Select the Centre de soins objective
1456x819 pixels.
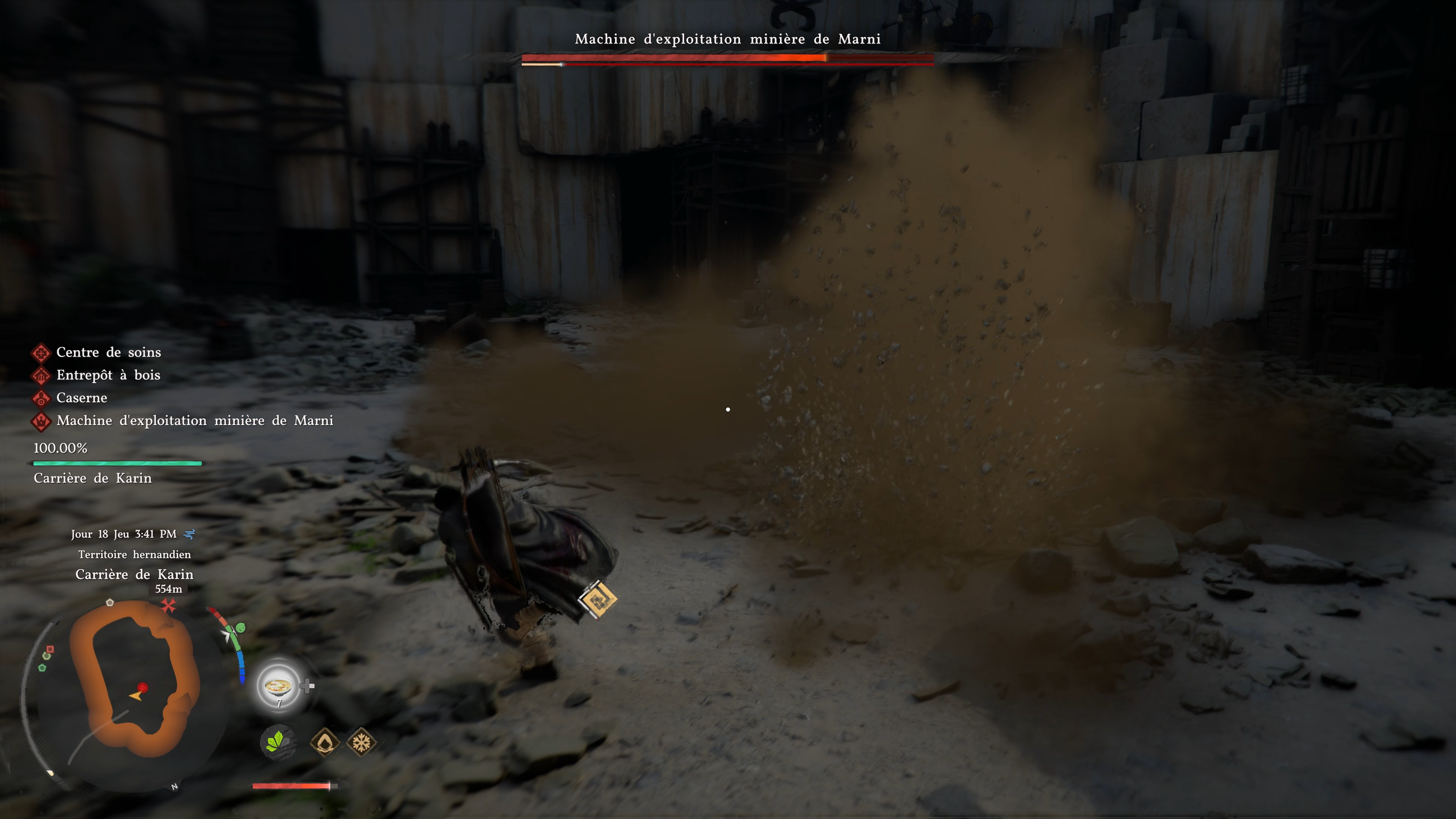[x=108, y=353]
